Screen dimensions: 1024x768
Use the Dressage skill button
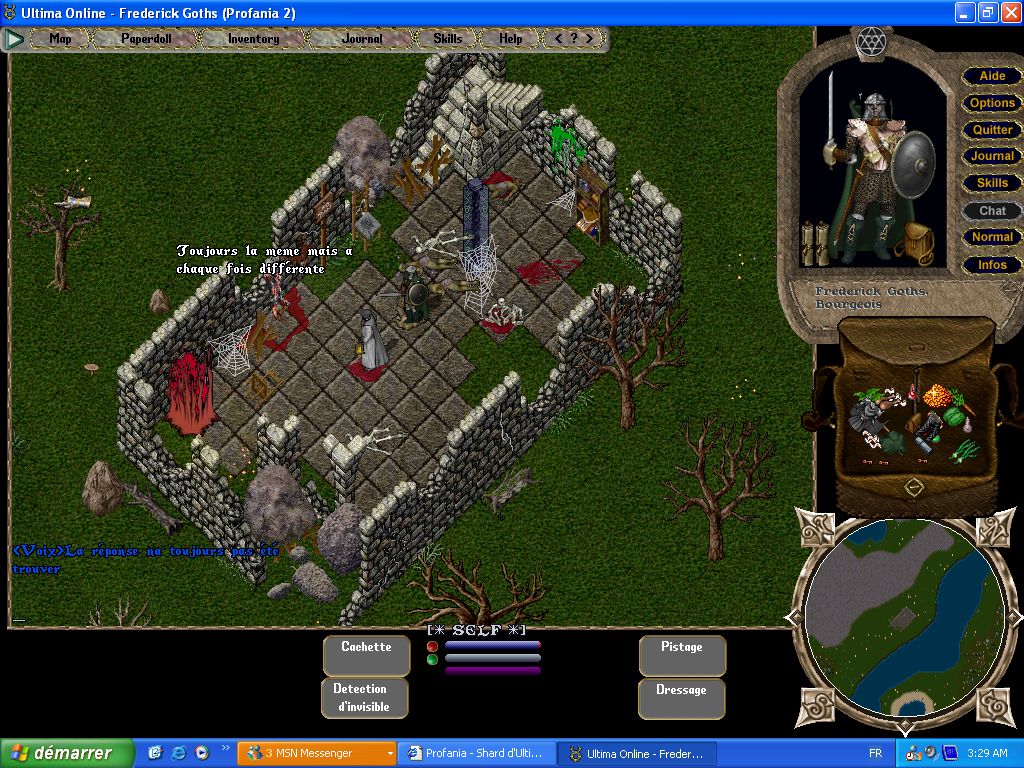tap(682, 698)
